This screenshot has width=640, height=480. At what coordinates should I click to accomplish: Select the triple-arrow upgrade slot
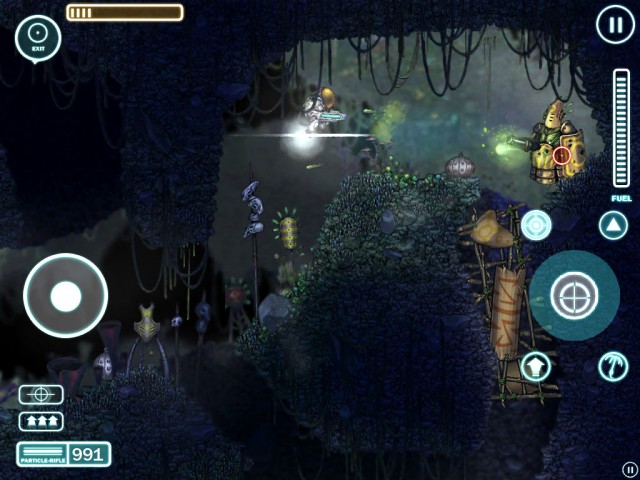point(41,421)
